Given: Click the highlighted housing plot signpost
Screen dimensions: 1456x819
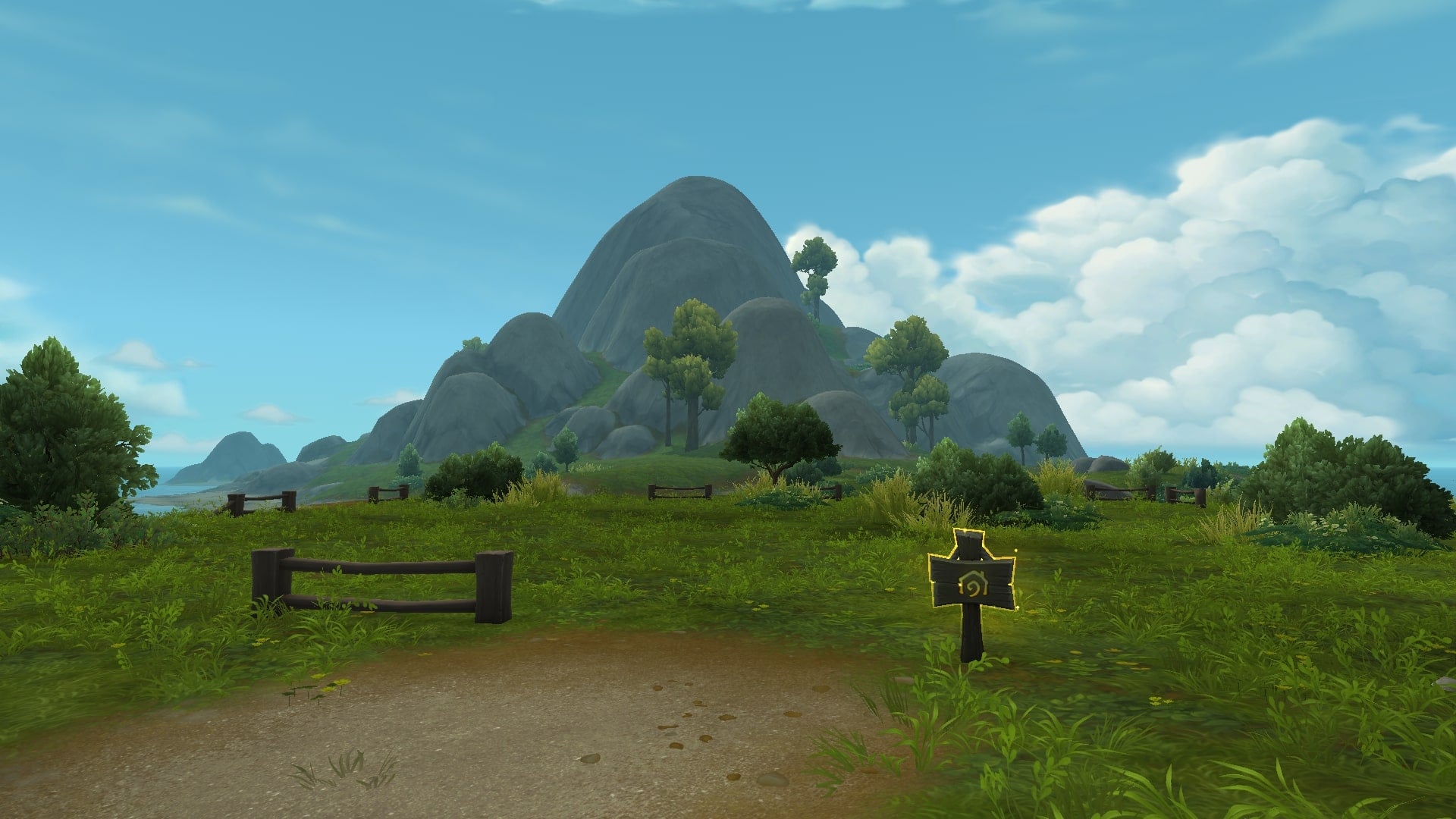Looking at the screenshot, I should [x=971, y=582].
